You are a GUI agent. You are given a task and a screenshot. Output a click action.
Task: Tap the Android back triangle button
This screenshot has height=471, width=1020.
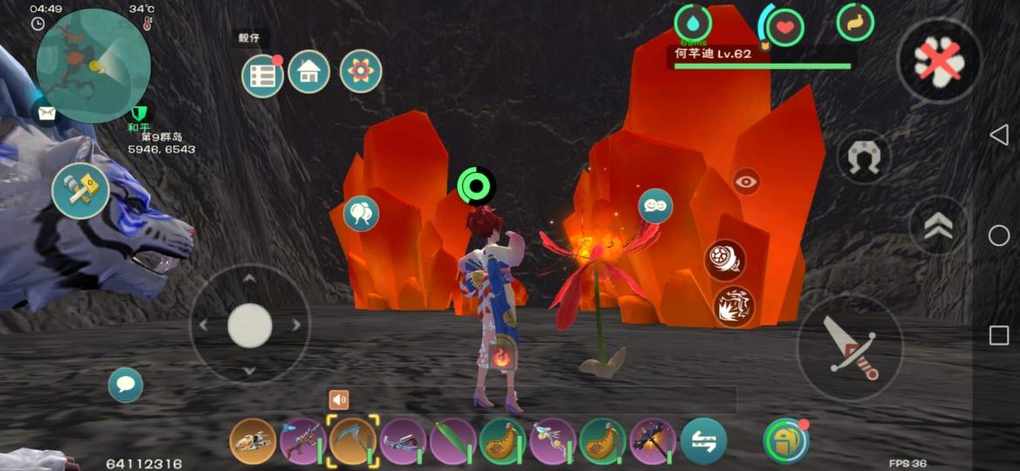998,135
